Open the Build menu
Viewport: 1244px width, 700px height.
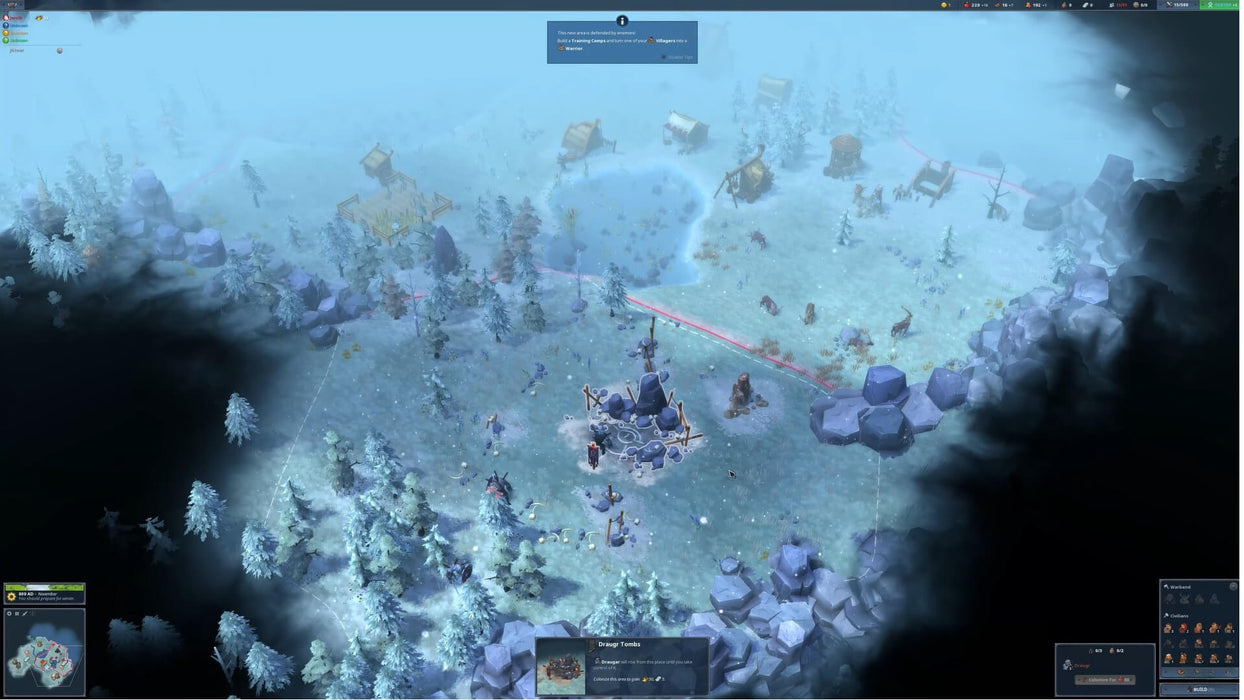click(1199, 689)
